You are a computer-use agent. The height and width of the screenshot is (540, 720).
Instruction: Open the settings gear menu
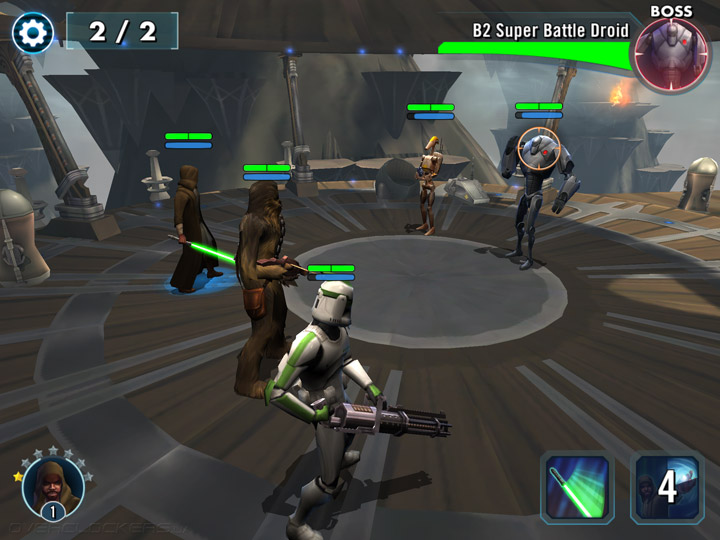33,33
